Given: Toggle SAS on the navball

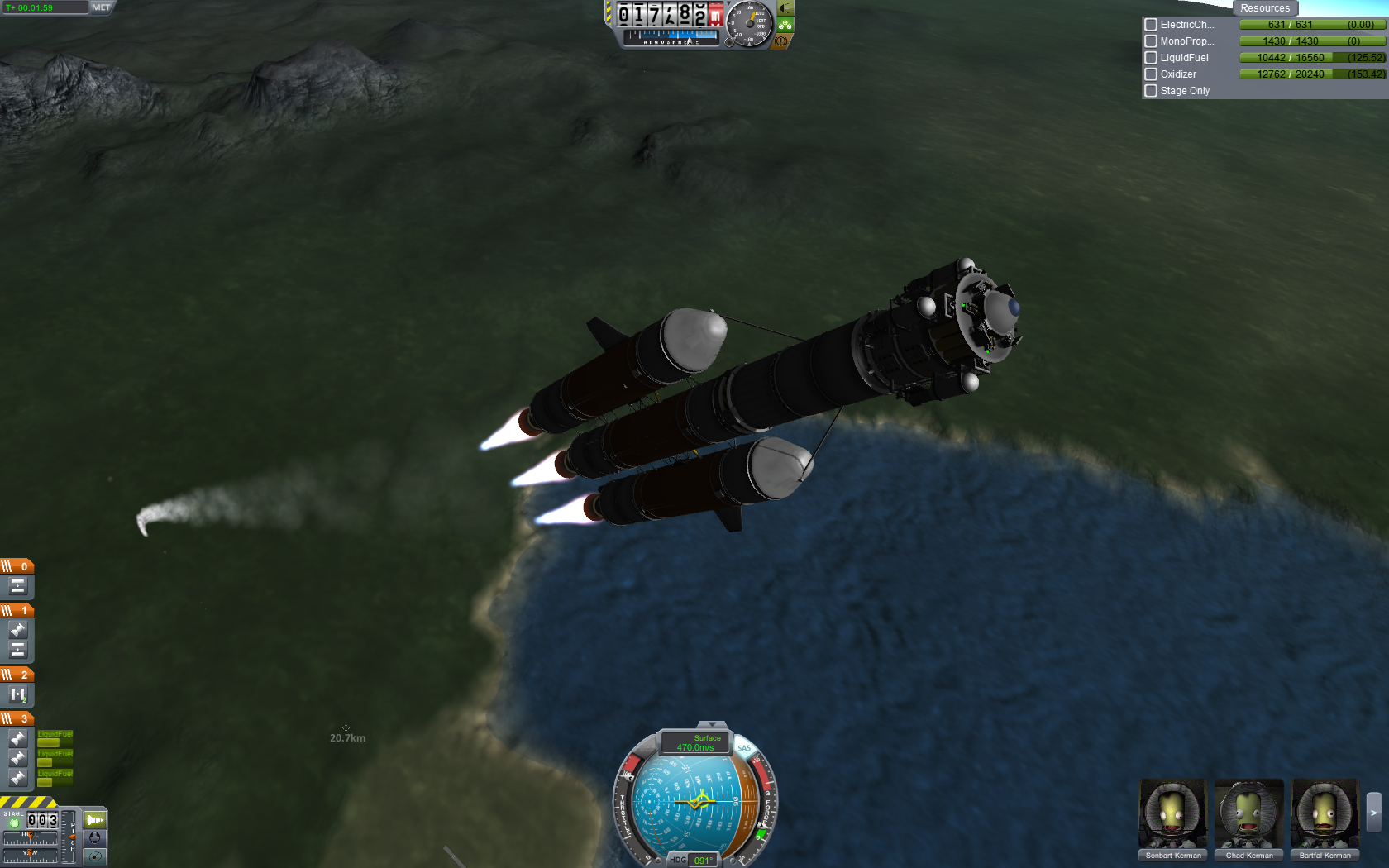Looking at the screenshot, I should point(744,748).
